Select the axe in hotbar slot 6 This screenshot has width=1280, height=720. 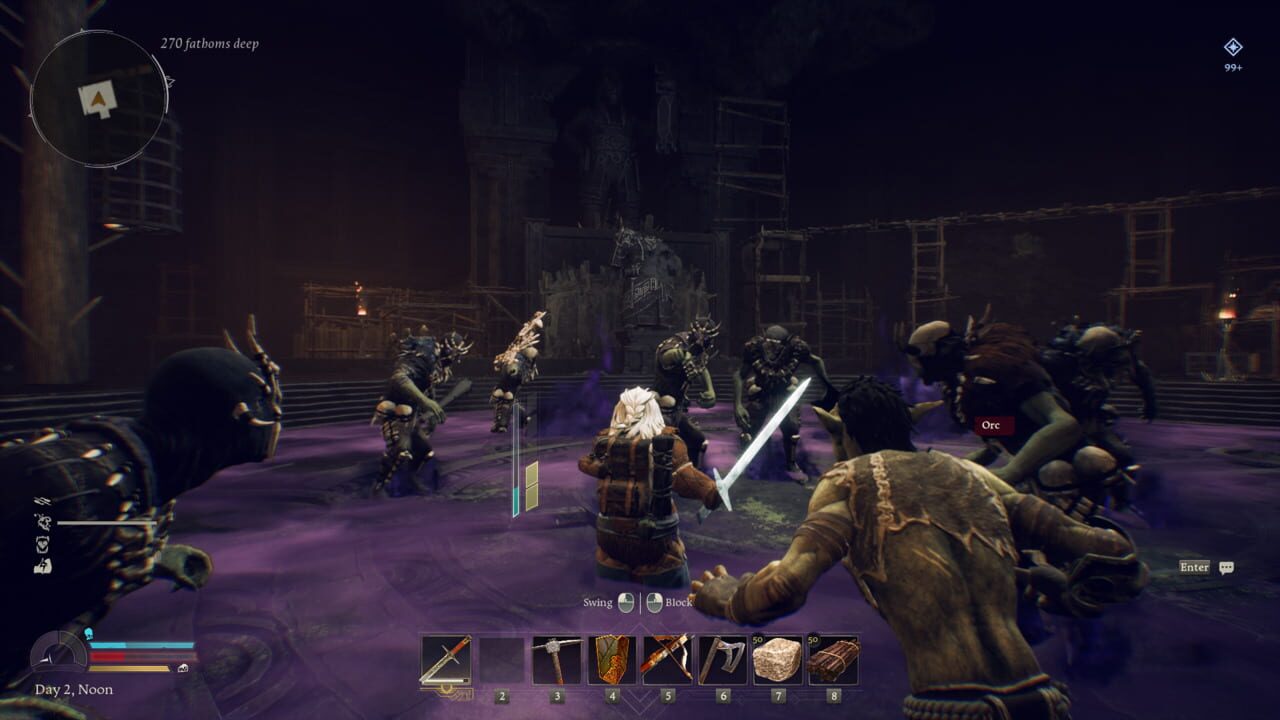722,660
